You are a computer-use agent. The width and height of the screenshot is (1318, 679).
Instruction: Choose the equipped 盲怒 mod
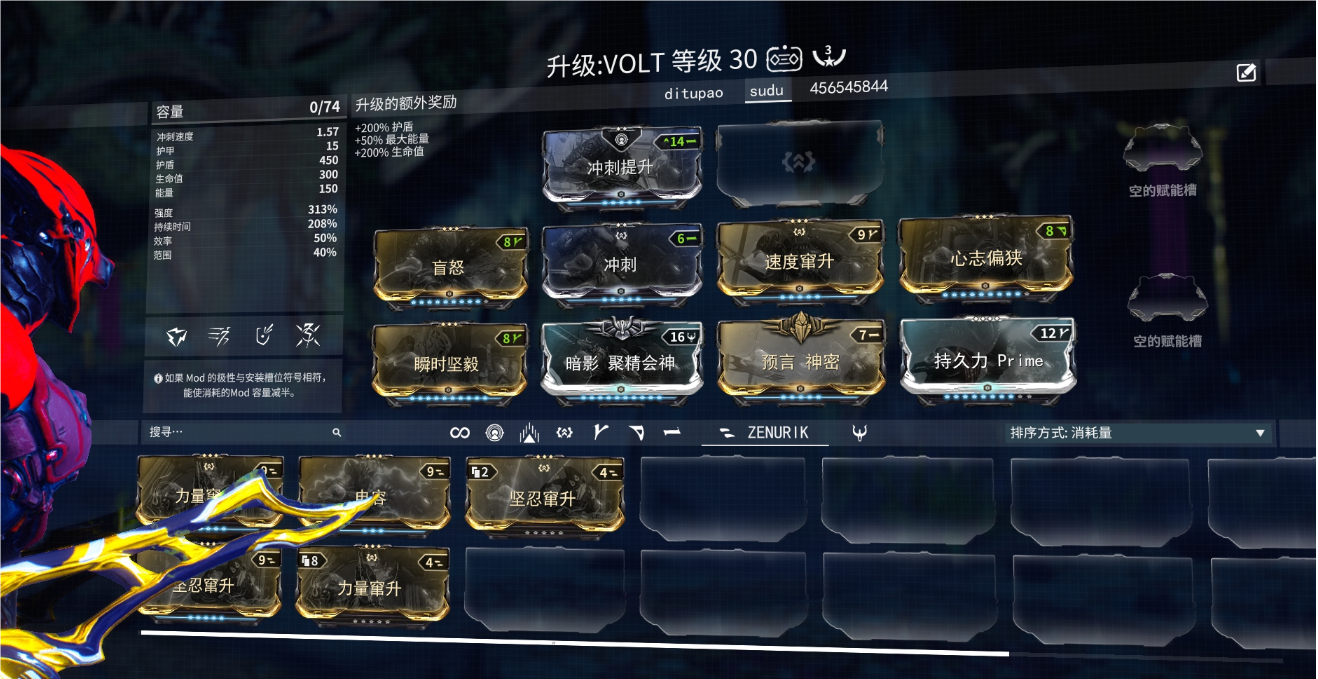[449, 266]
